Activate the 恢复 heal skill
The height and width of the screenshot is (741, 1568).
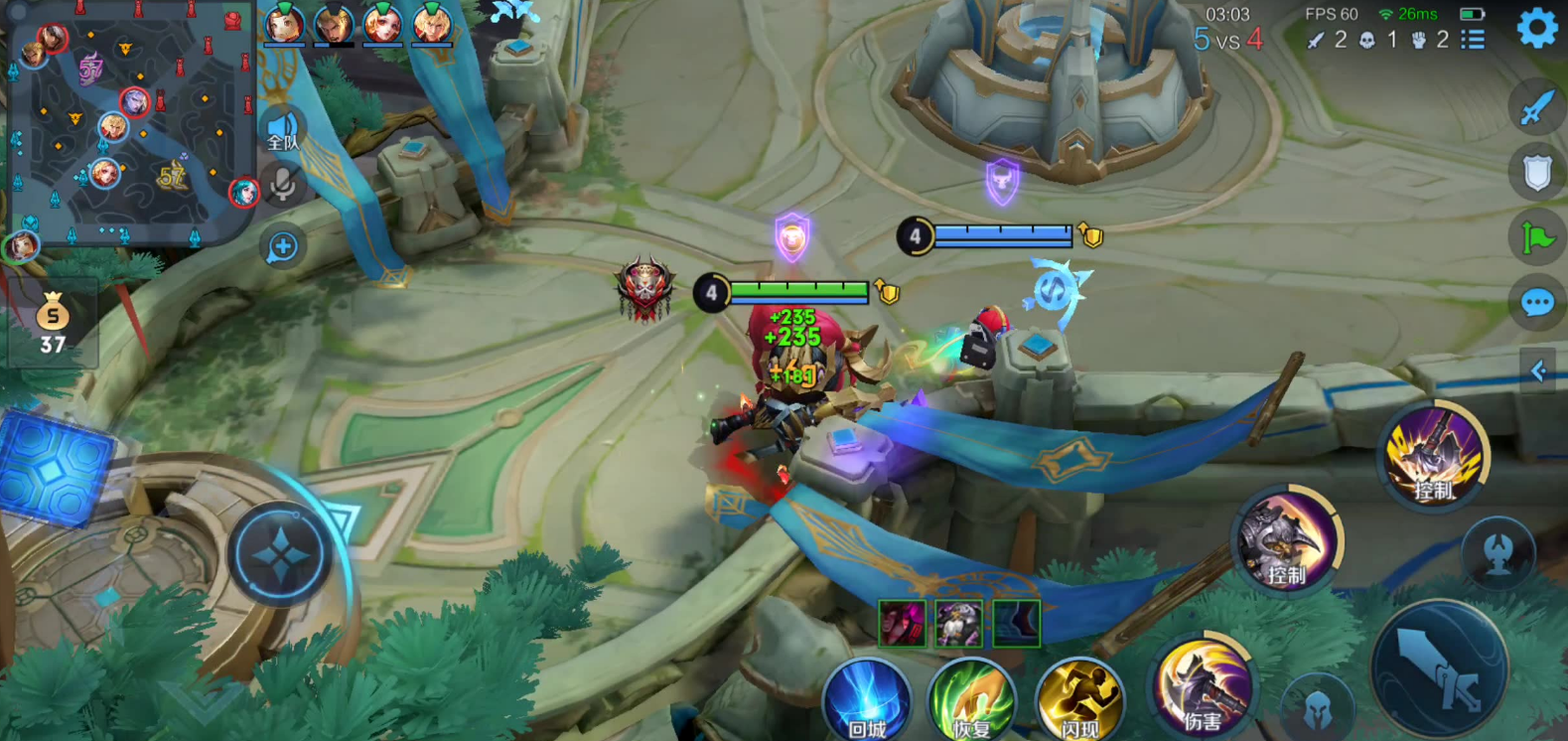click(972, 700)
